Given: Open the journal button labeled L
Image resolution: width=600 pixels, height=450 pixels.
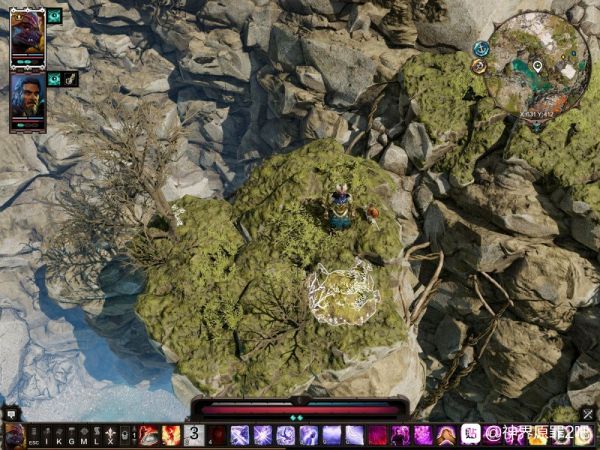Looking at the screenshot, I should 96,436.
